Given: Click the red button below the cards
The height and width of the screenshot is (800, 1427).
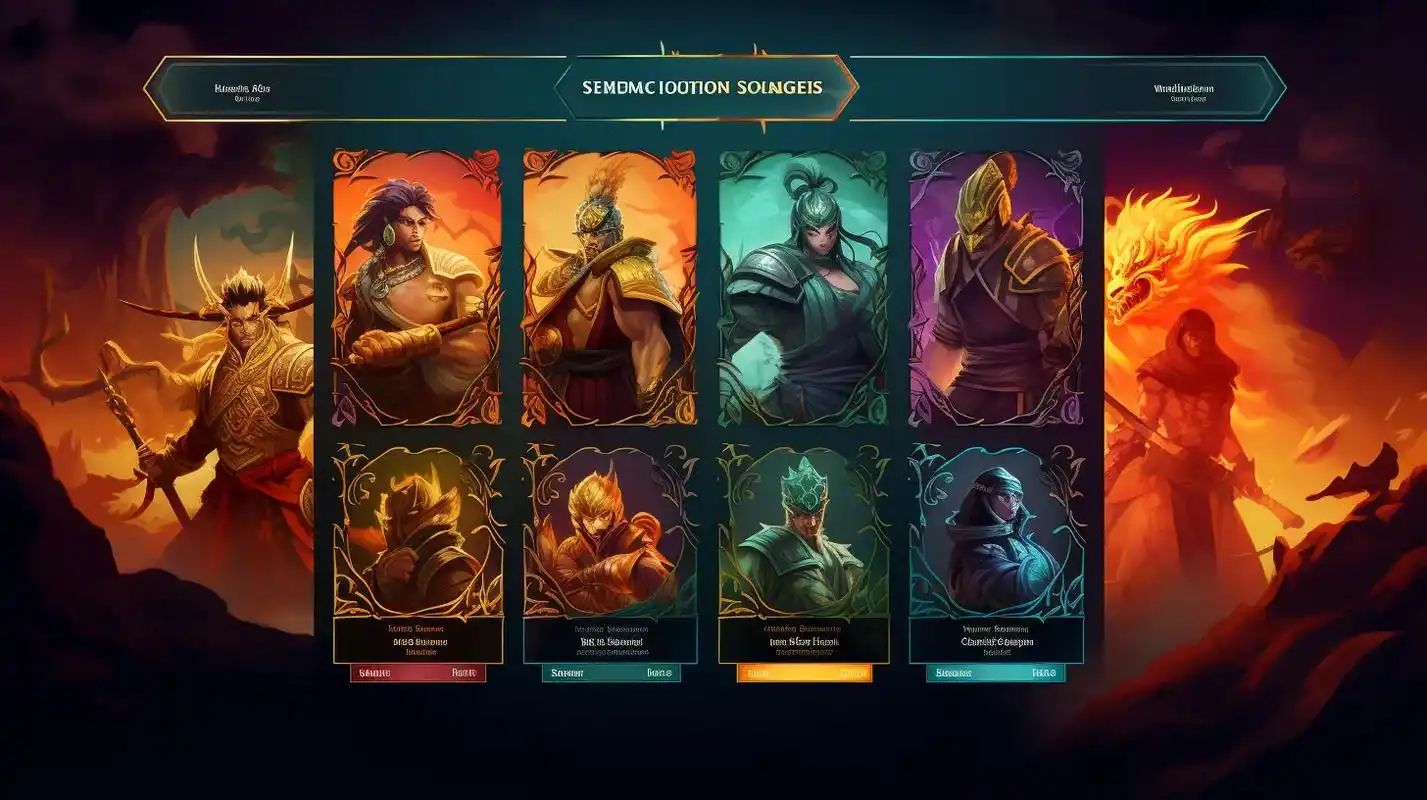Looking at the screenshot, I should click(x=418, y=674).
